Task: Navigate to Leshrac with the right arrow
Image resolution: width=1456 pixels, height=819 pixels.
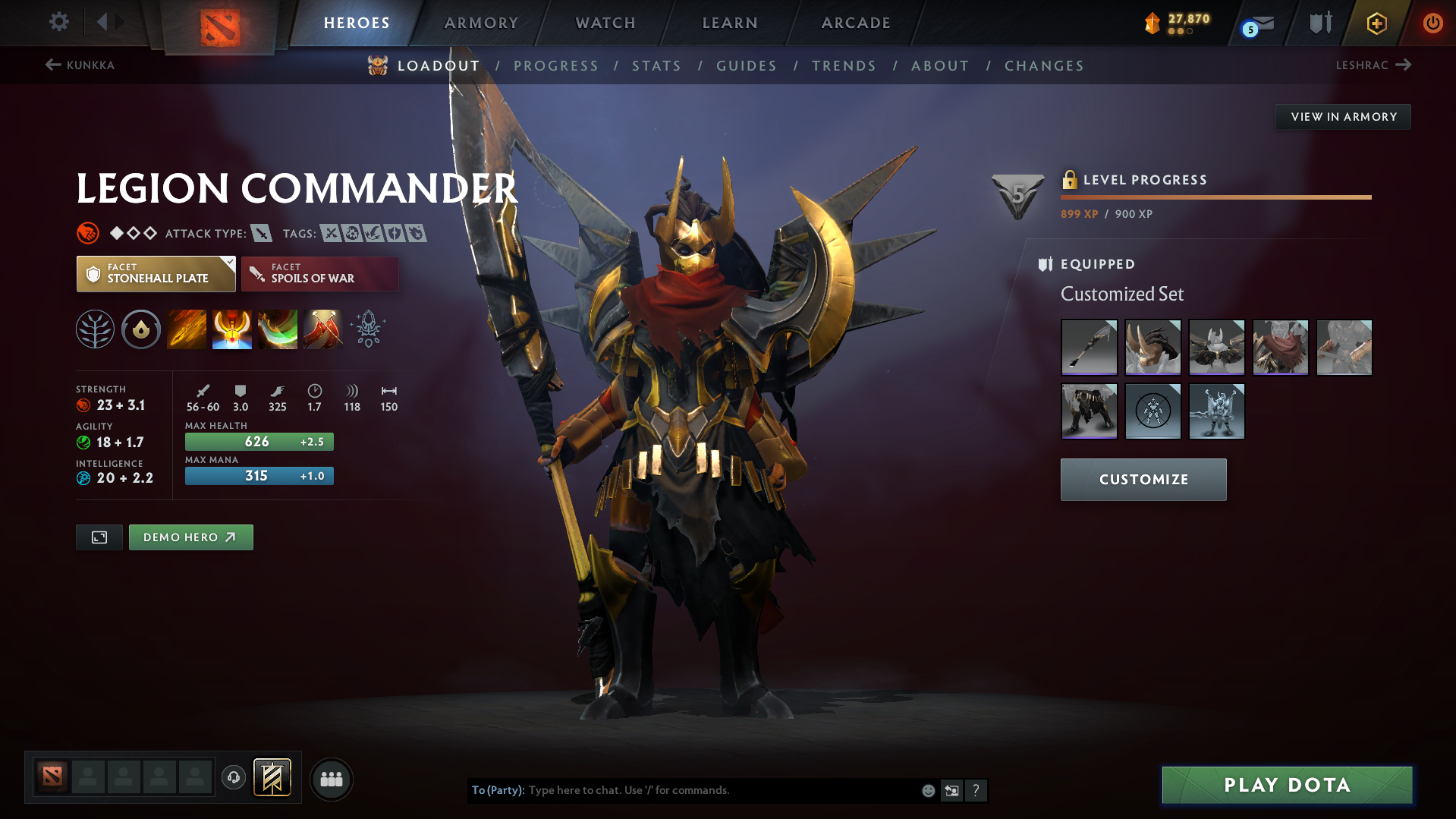Action: point(1405,65)
